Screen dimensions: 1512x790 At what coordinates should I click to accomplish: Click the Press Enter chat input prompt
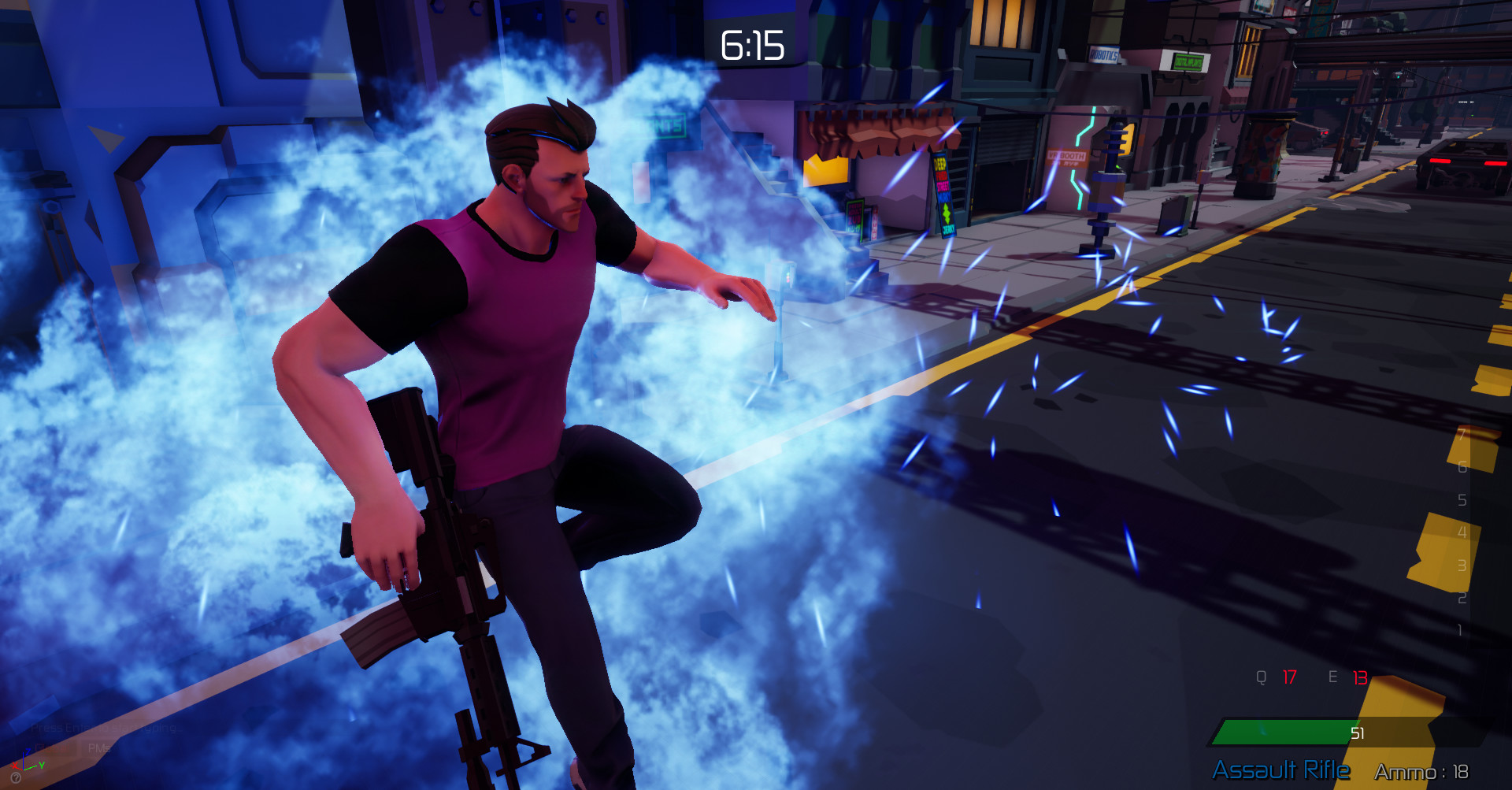coord(105,727)
